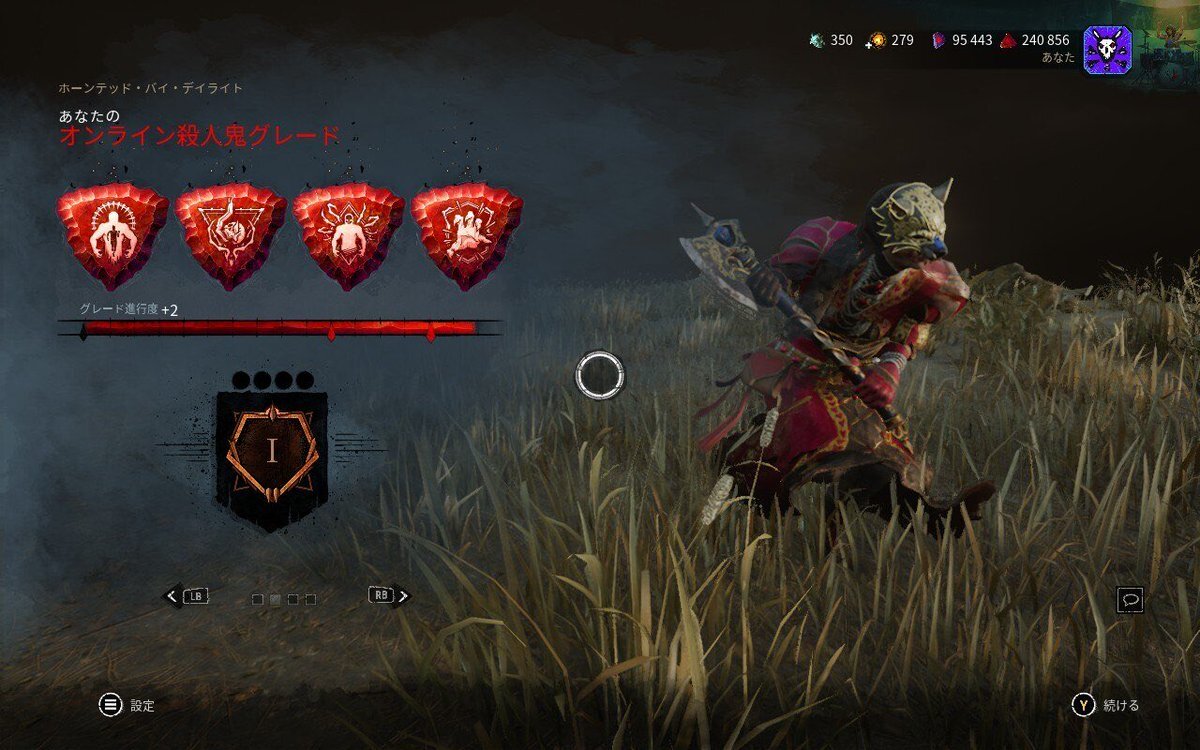This screenshot has height=750, width=1200.
Task: Go to previous page with left chevron arrow
Action: point(172,596)
